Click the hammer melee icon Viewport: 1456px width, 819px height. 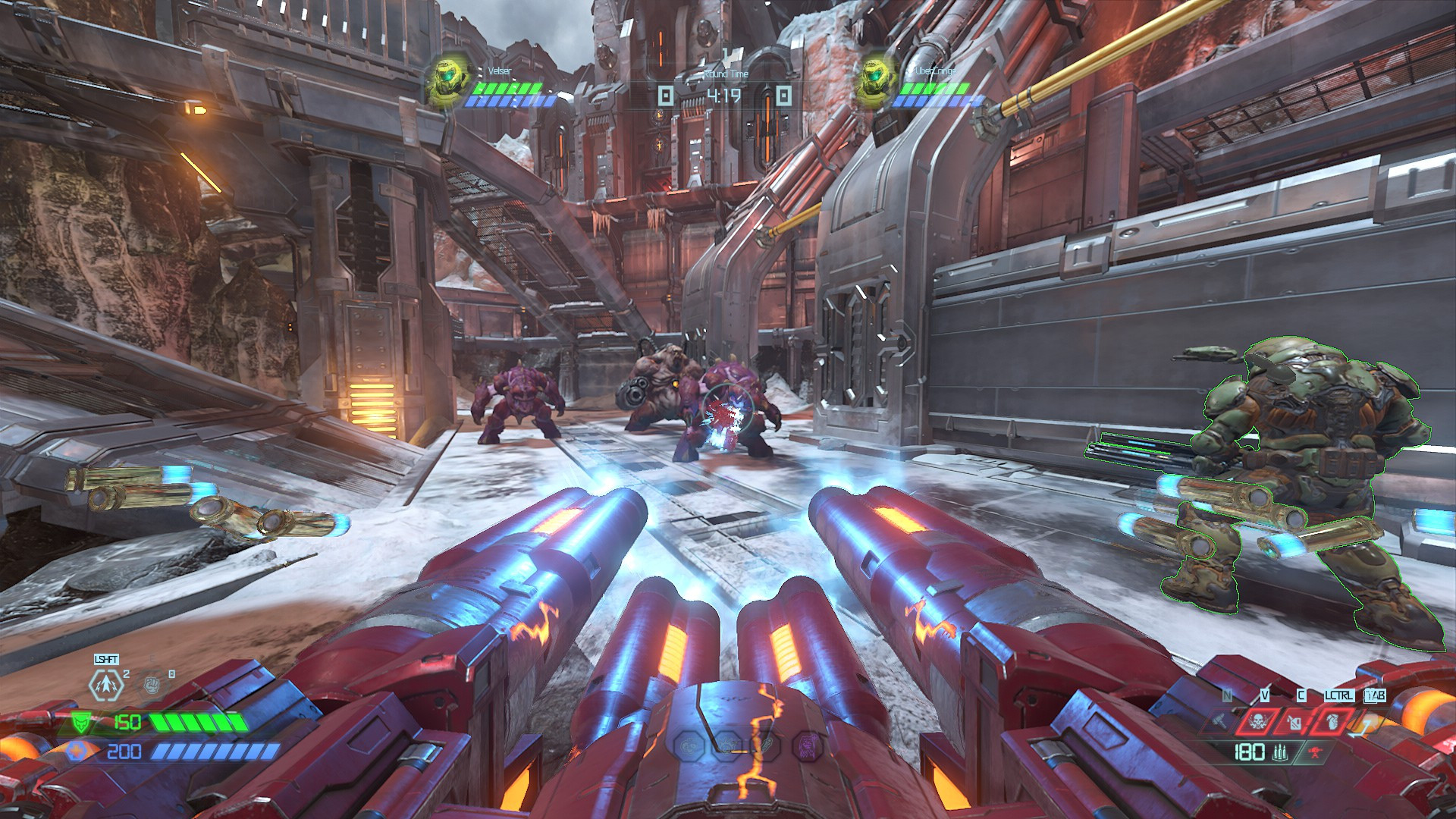click(1219, 722)
